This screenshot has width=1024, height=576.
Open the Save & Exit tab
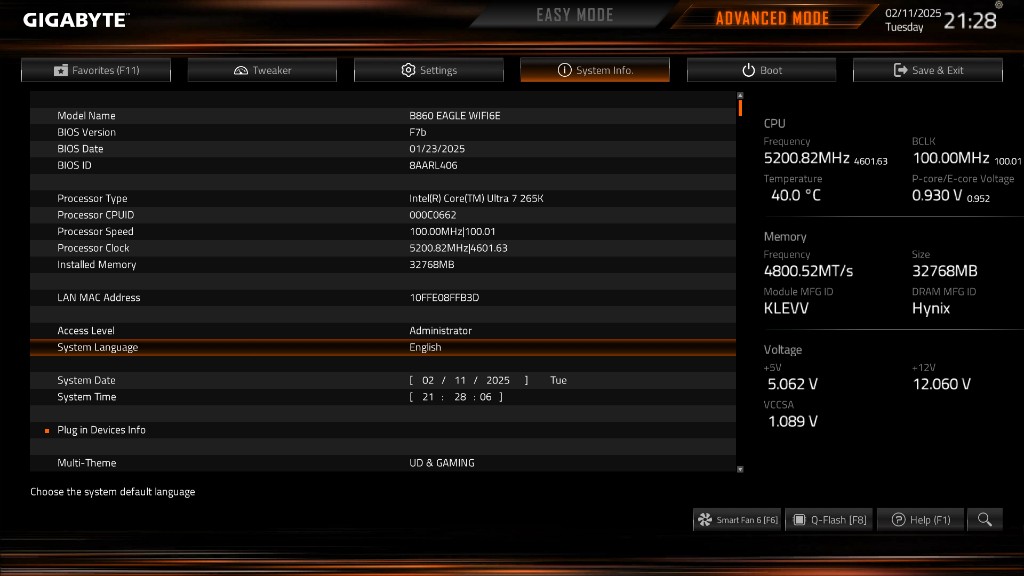coord(928,70)
